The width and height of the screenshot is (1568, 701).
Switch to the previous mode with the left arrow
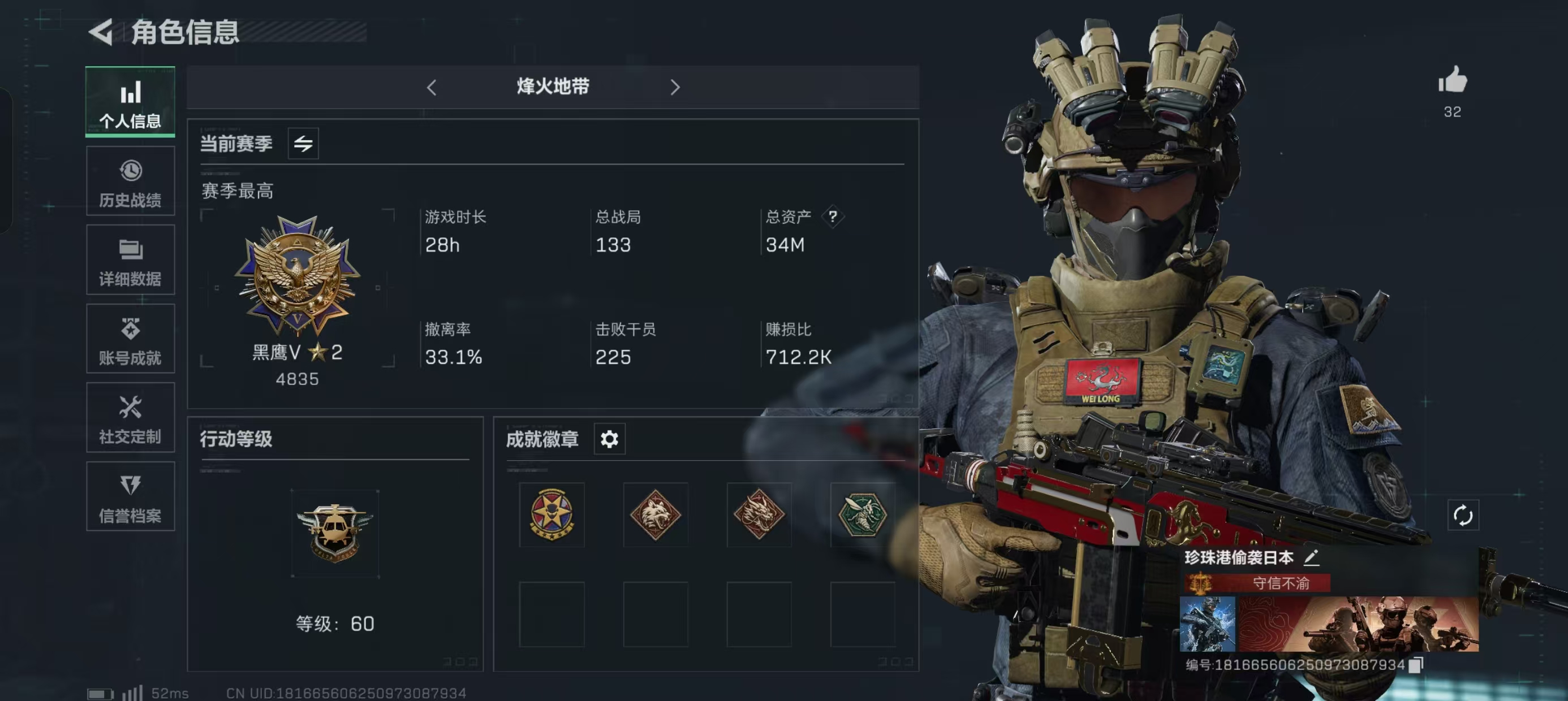pyautogui.click(x=432, y=88)
